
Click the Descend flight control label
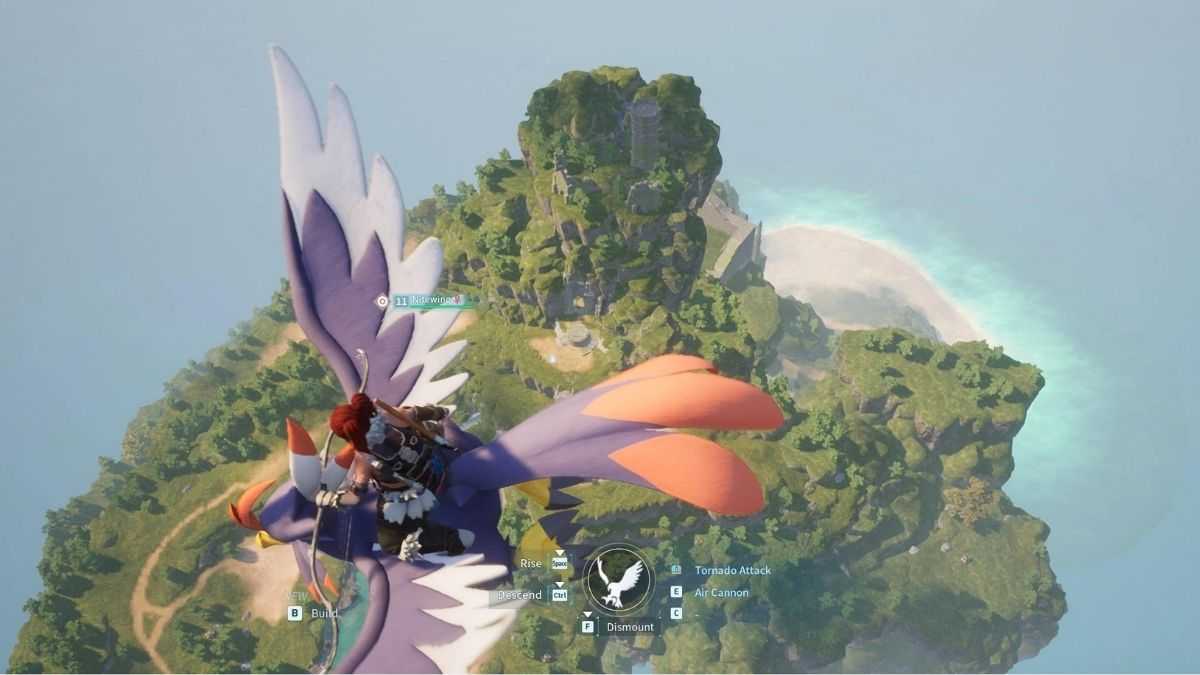521,595
